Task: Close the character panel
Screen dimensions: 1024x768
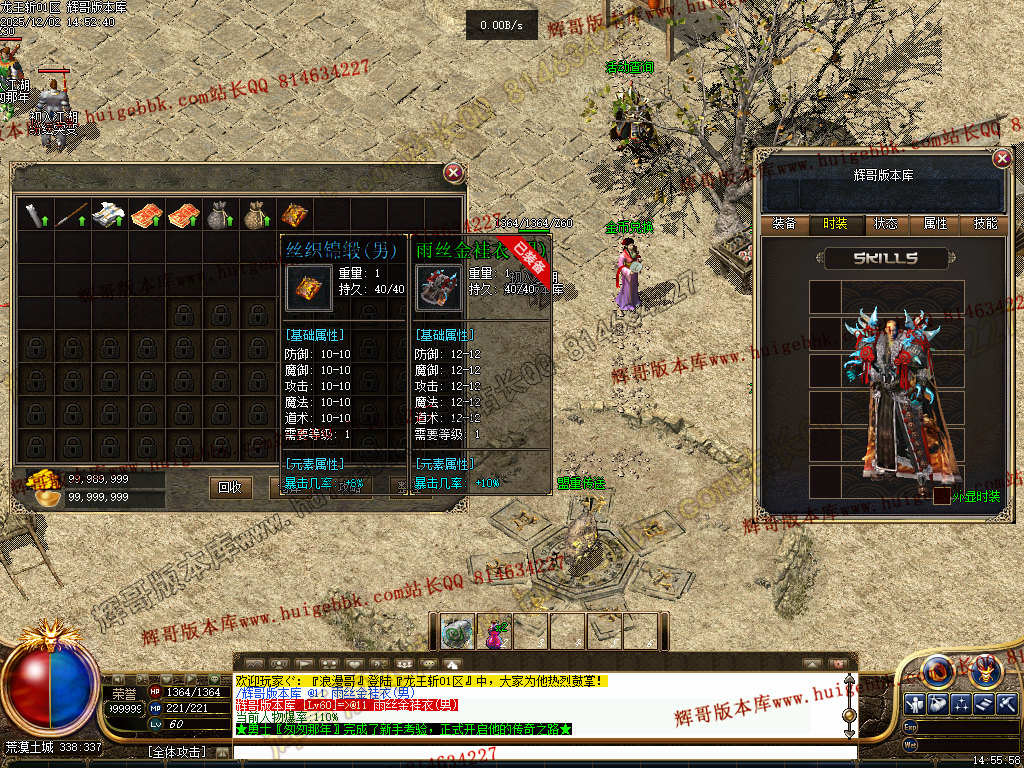Action: tap(1002, 159)
